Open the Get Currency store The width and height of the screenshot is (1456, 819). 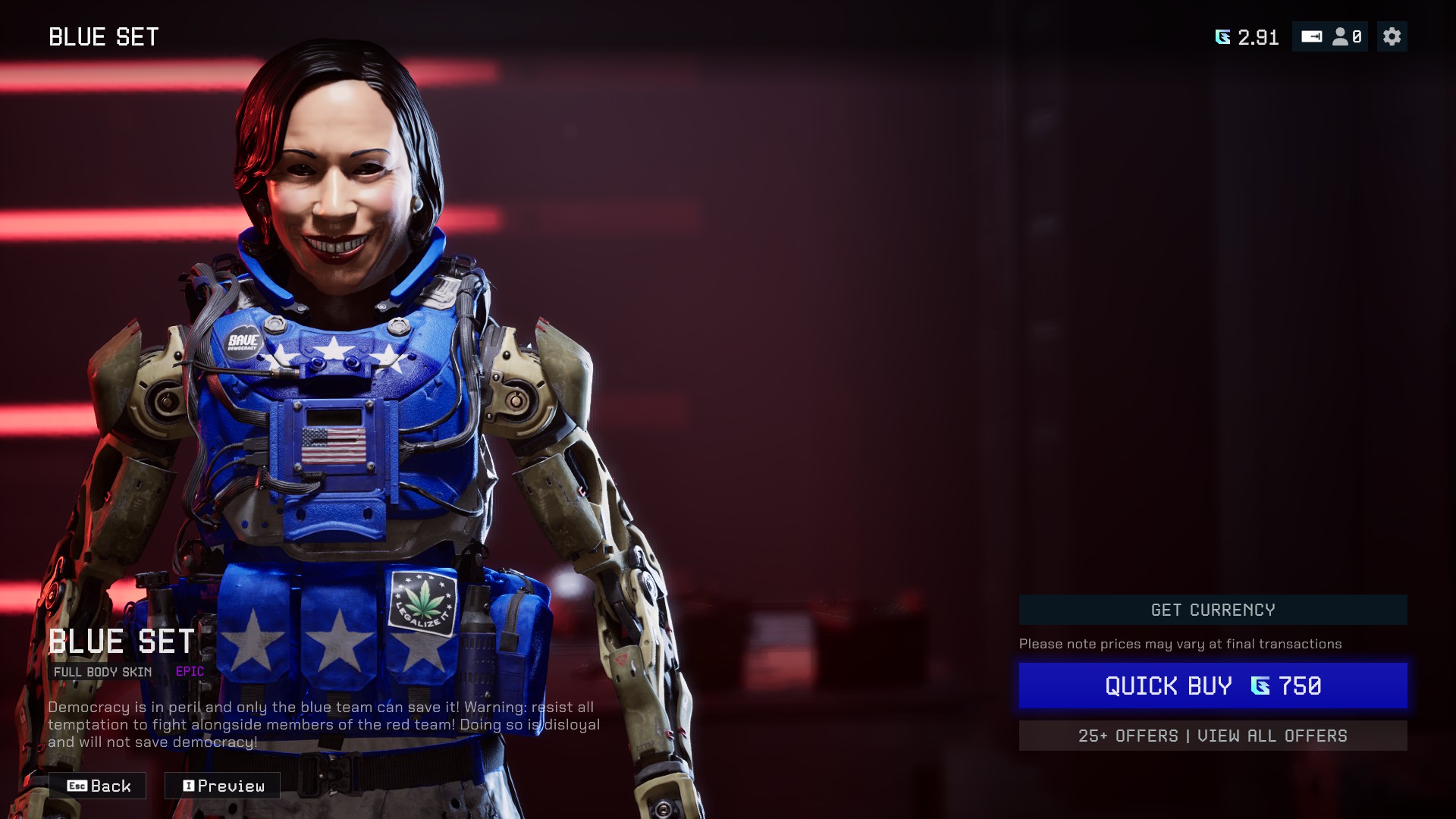[x=1213, y=610]
